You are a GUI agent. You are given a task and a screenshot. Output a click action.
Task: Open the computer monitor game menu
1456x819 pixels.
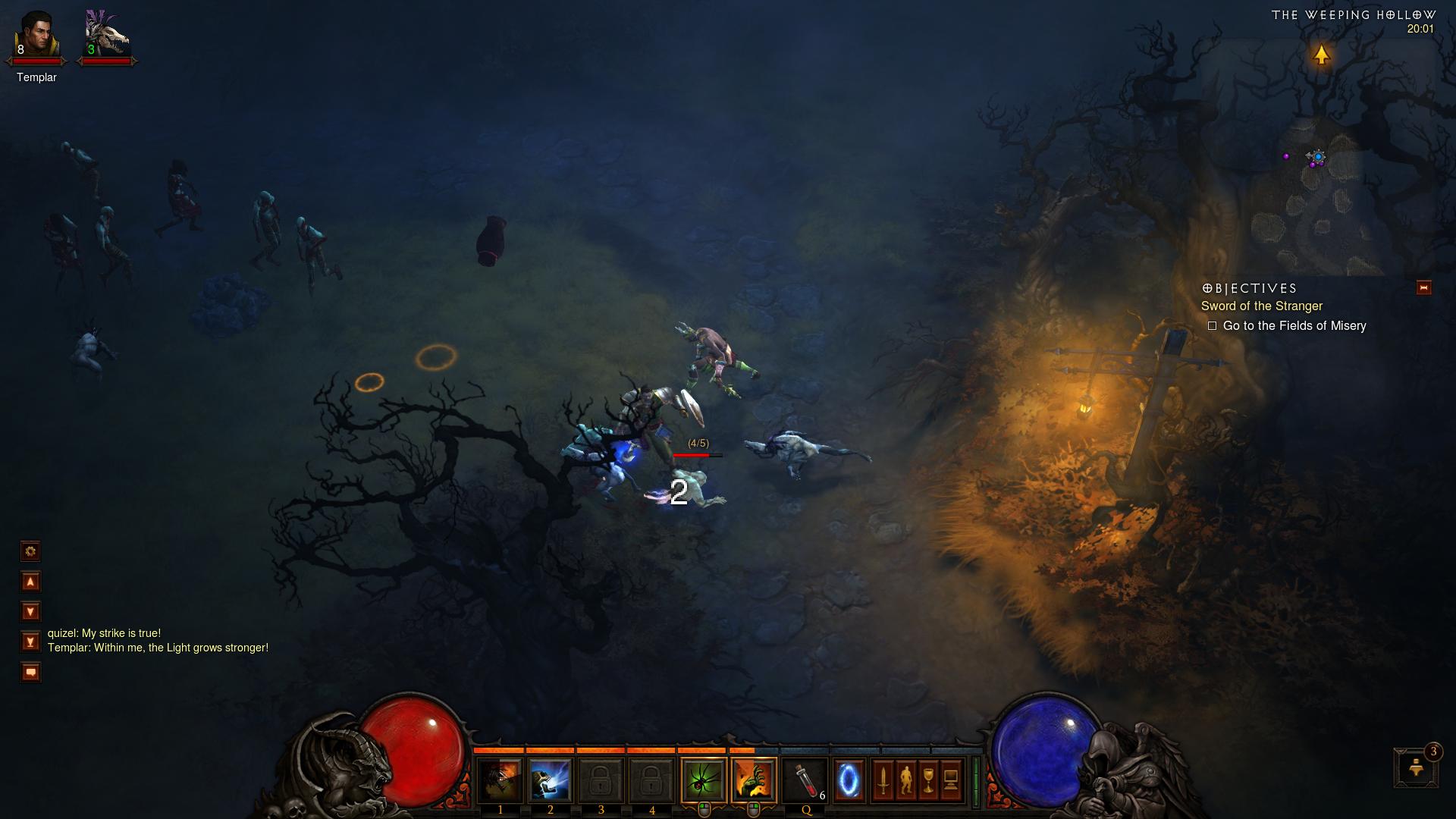[x=951, y=780]
